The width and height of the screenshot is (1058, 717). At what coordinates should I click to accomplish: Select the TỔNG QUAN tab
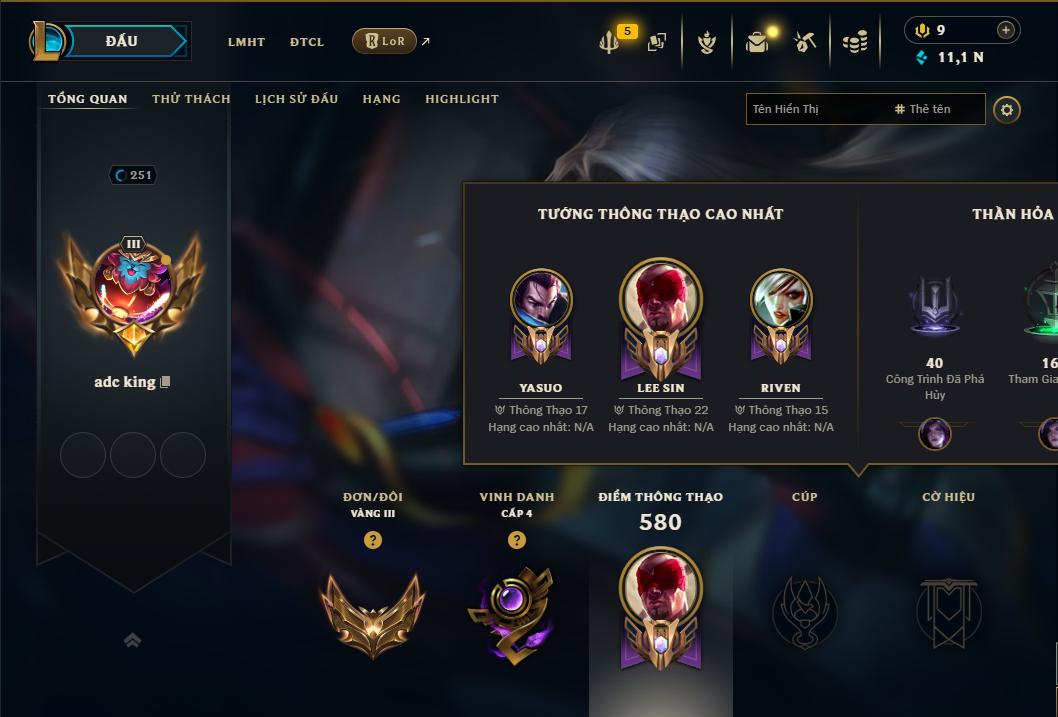88,99
